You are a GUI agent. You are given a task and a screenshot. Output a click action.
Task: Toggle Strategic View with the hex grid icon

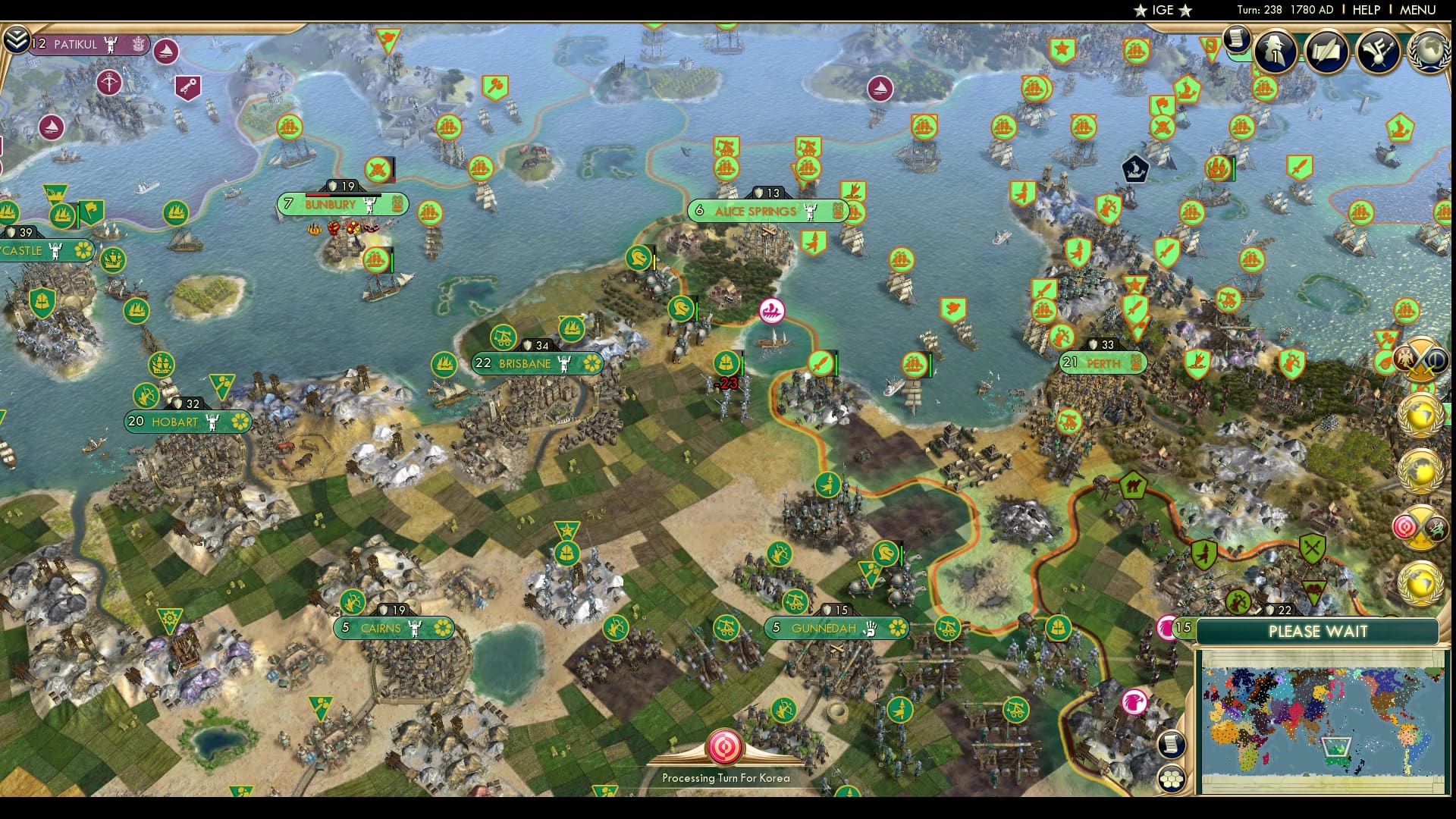(x=1171, y=777)
